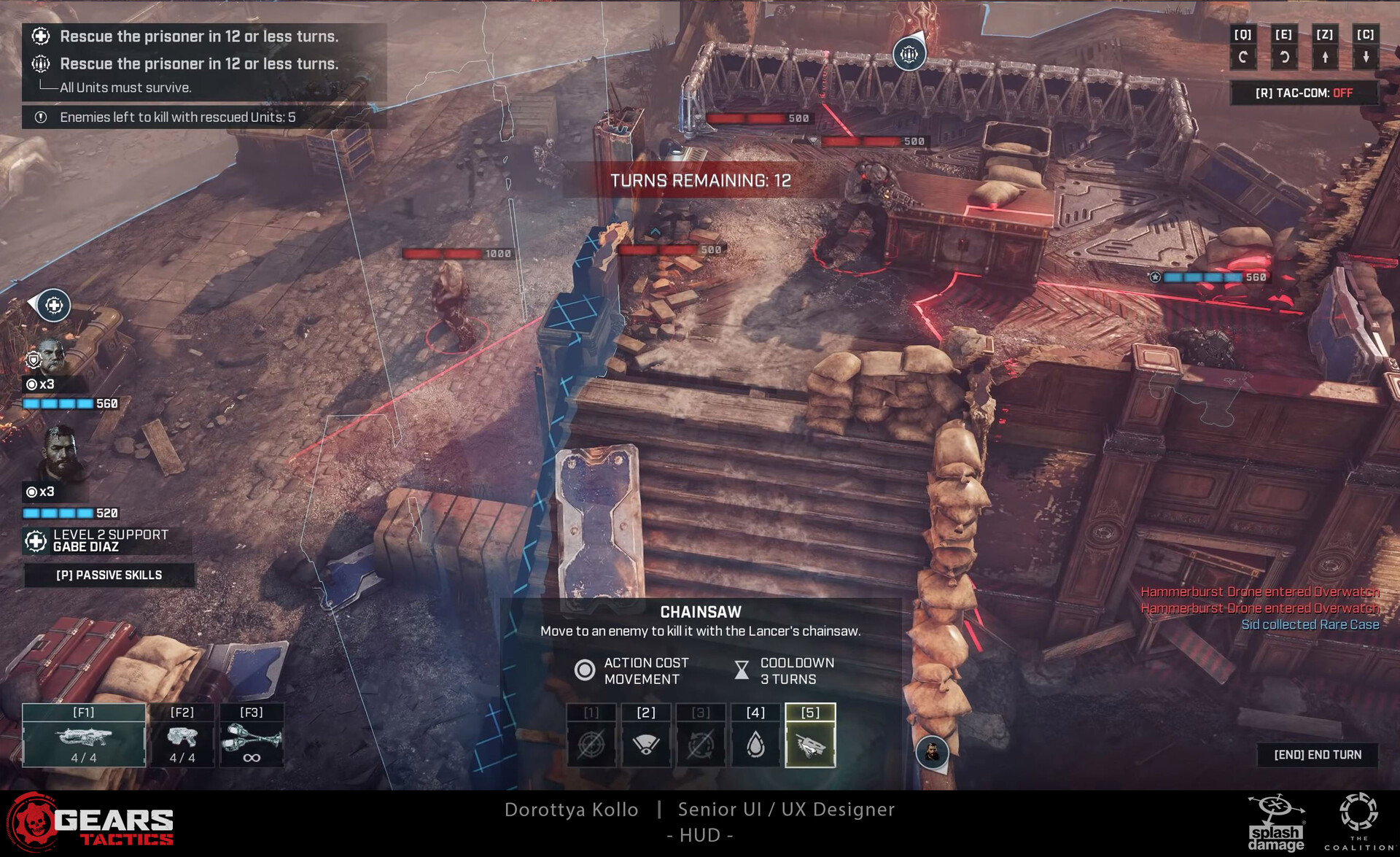Rotate camera clockwise with curved arrow button
The width and height of the screenshot is (1400, 857).
[x=1284, y=56]
